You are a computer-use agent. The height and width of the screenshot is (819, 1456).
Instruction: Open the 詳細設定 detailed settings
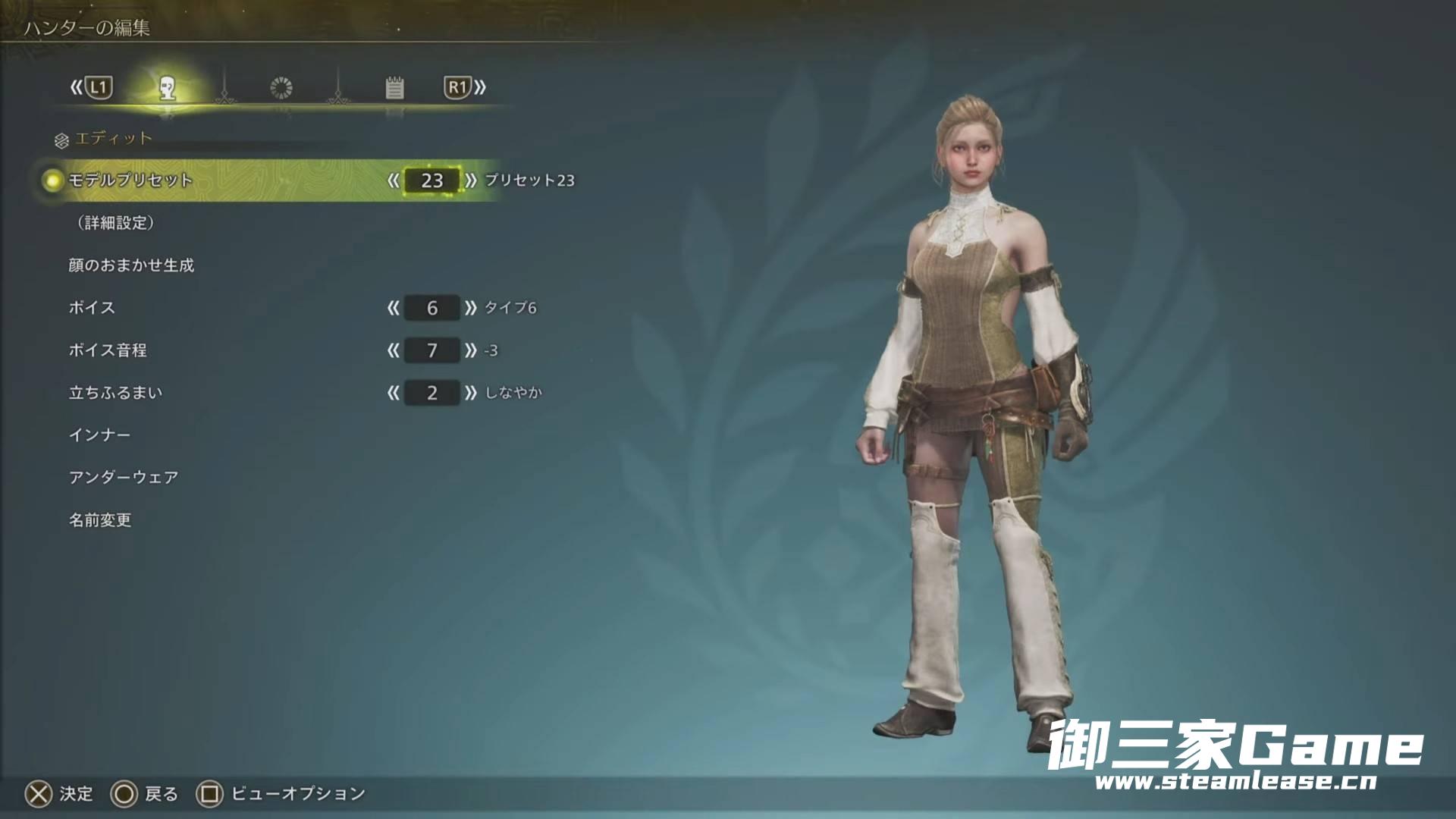(x=115, y=223)
